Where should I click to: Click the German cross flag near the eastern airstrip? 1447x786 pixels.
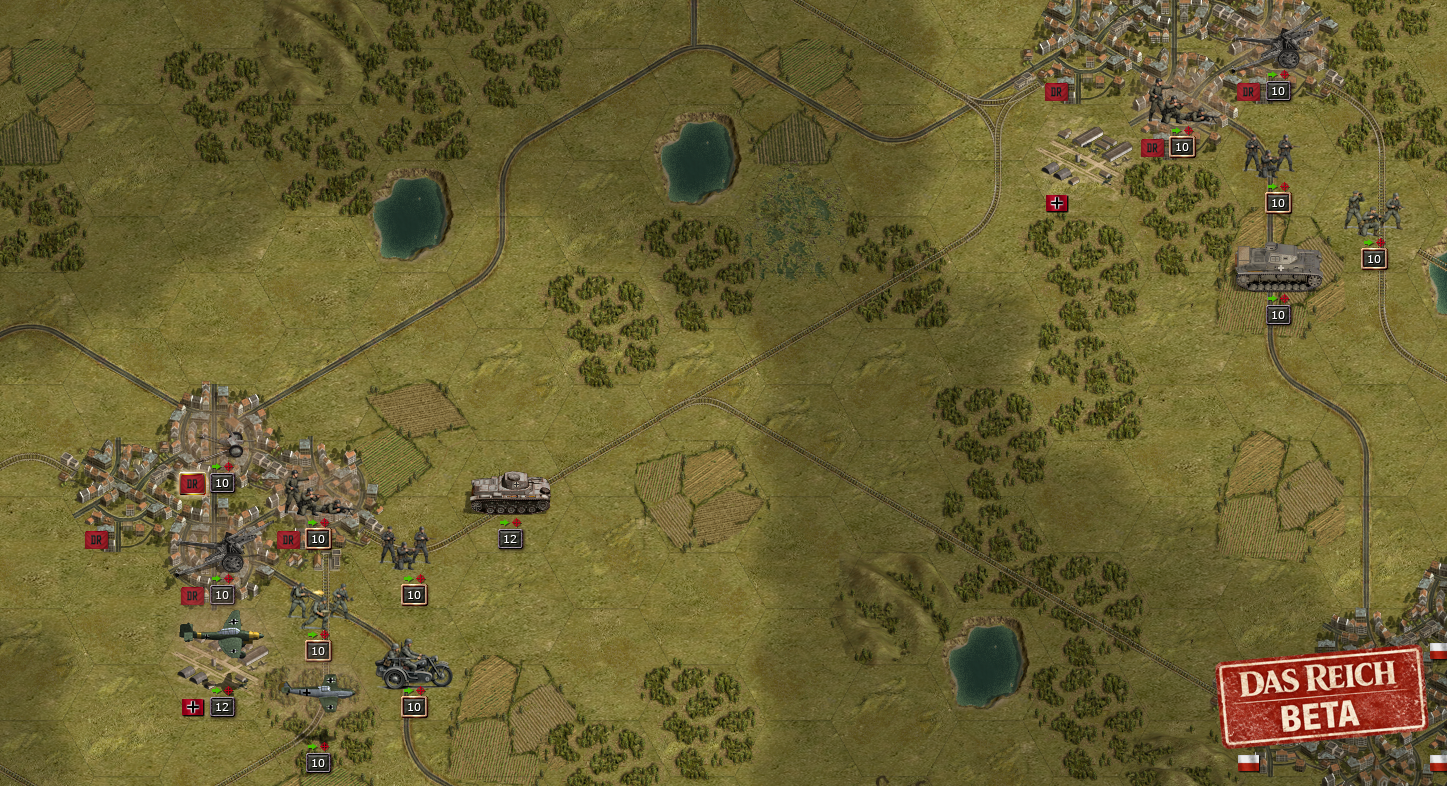[x=1058, y=203]
